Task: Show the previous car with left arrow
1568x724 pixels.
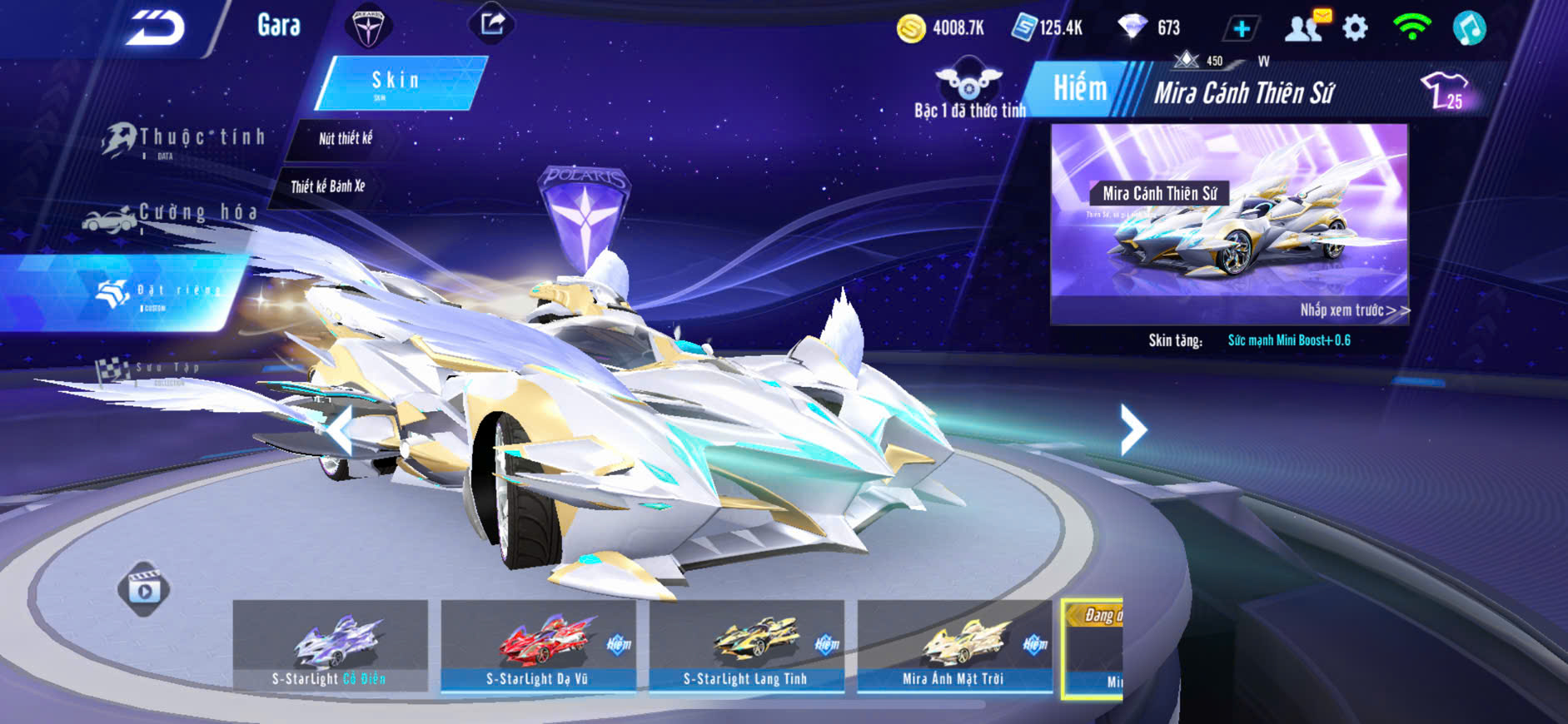Action: pos(339,431)
